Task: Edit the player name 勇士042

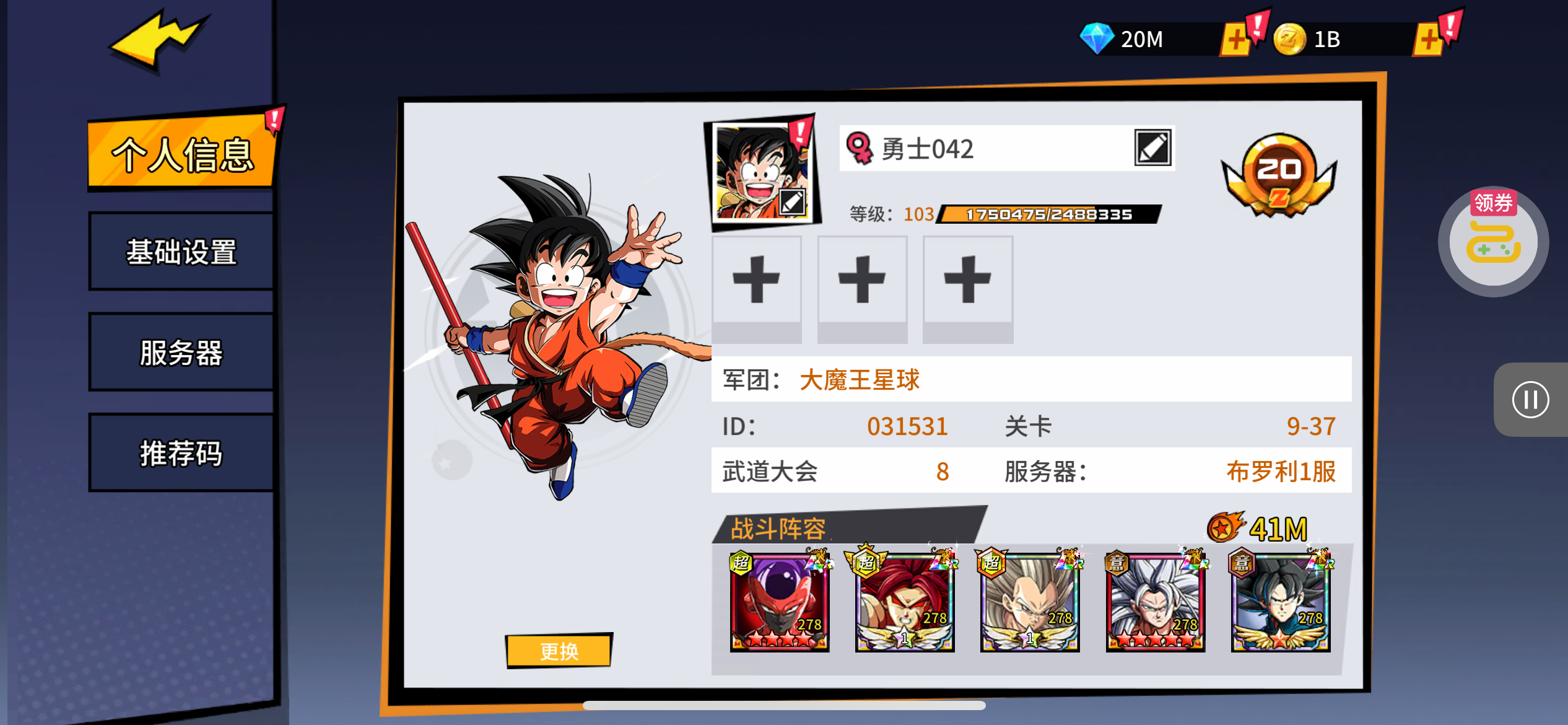Action: [x=1152, y=148]
